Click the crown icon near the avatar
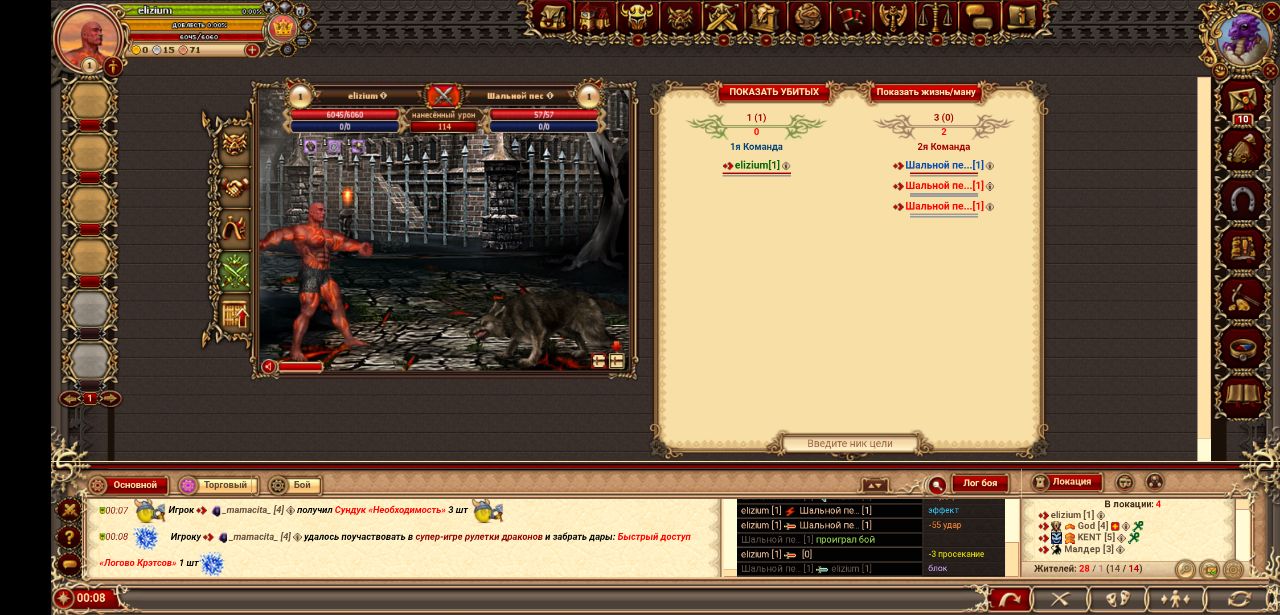This screenshot has height=615, width=1280. 283,26
